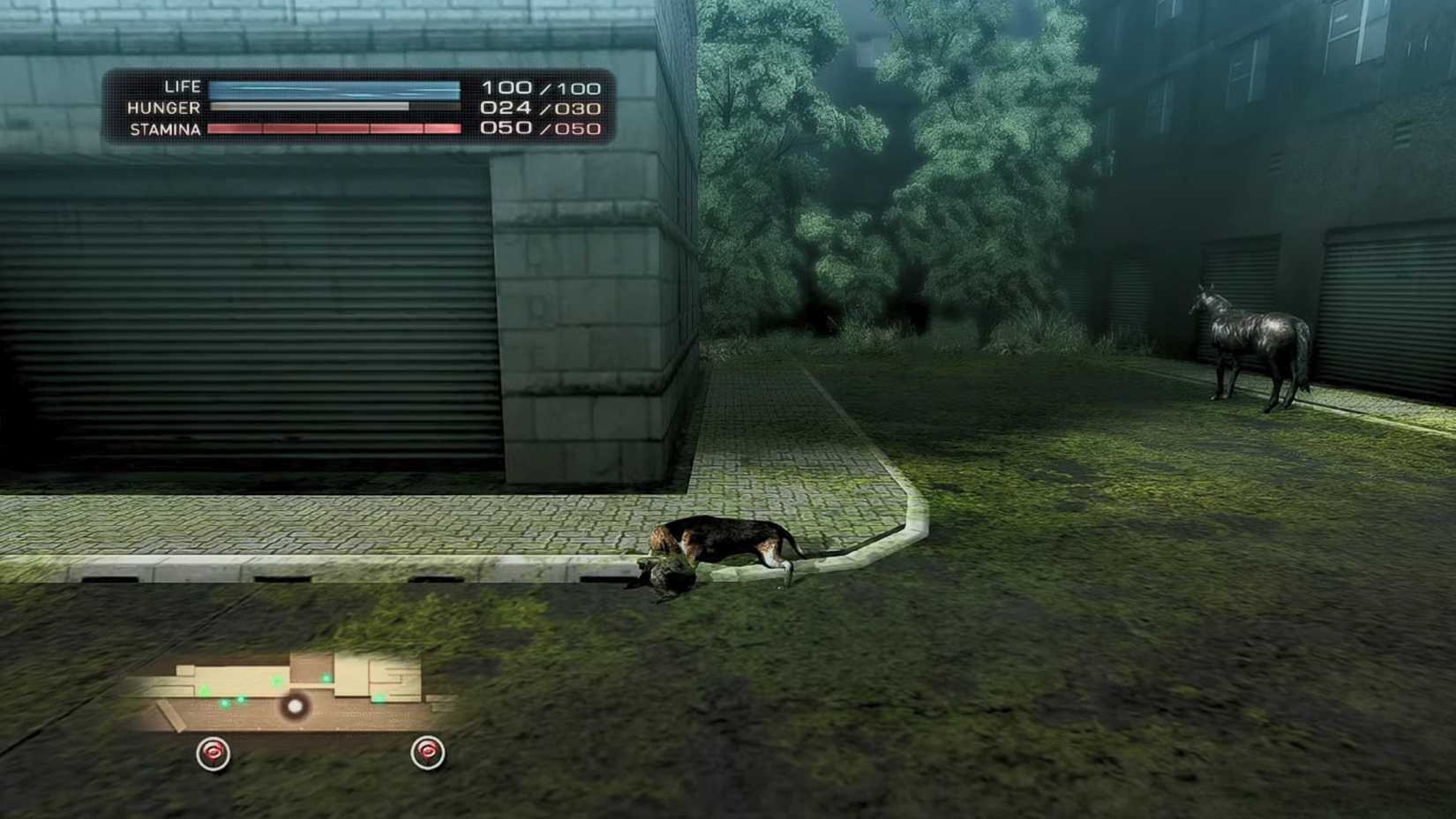Click the green dot above the player marker
Viewport: 1456px width, 819px height.
coord(326,677)
